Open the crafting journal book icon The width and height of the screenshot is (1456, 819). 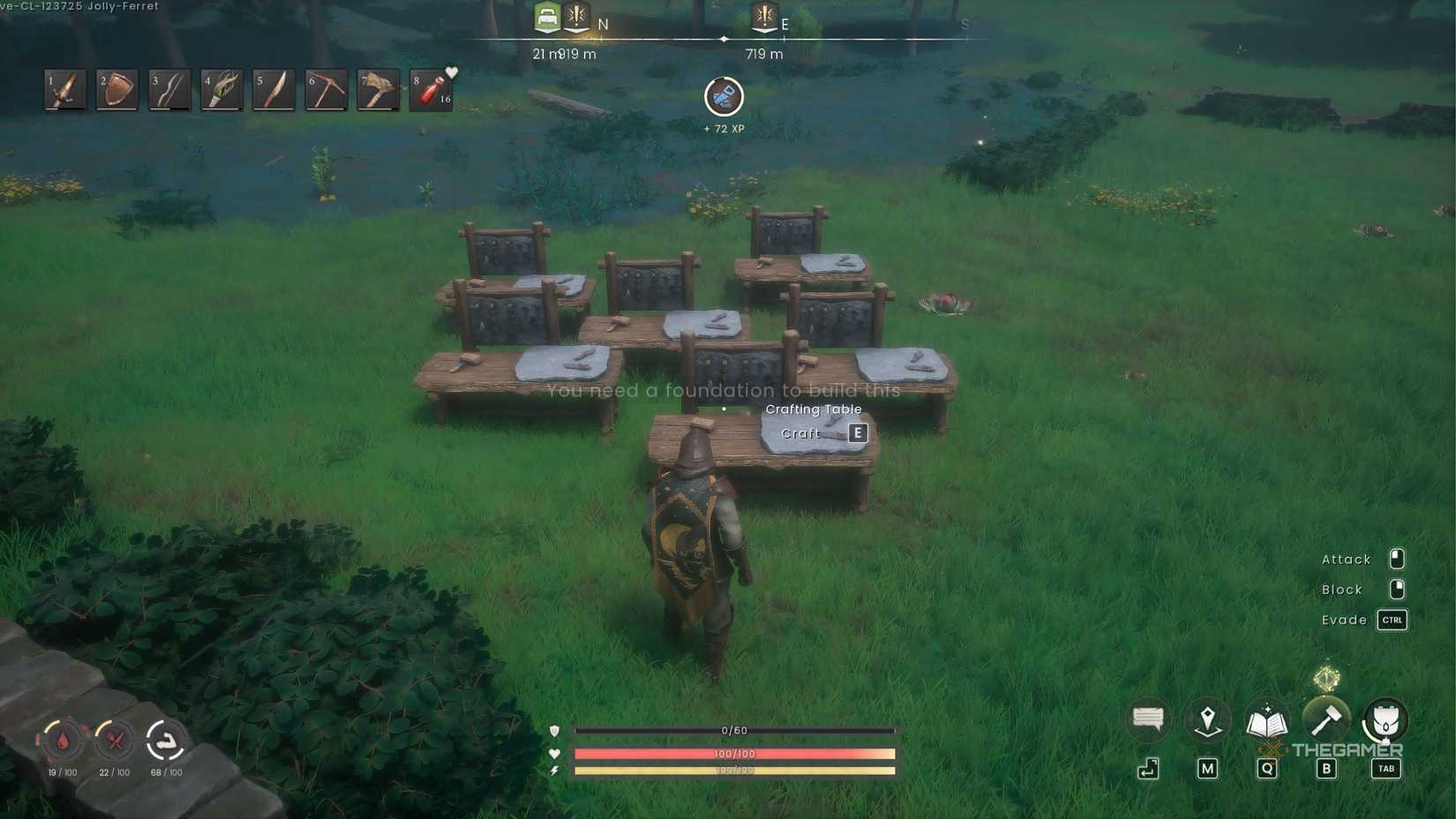(1267, 719)
